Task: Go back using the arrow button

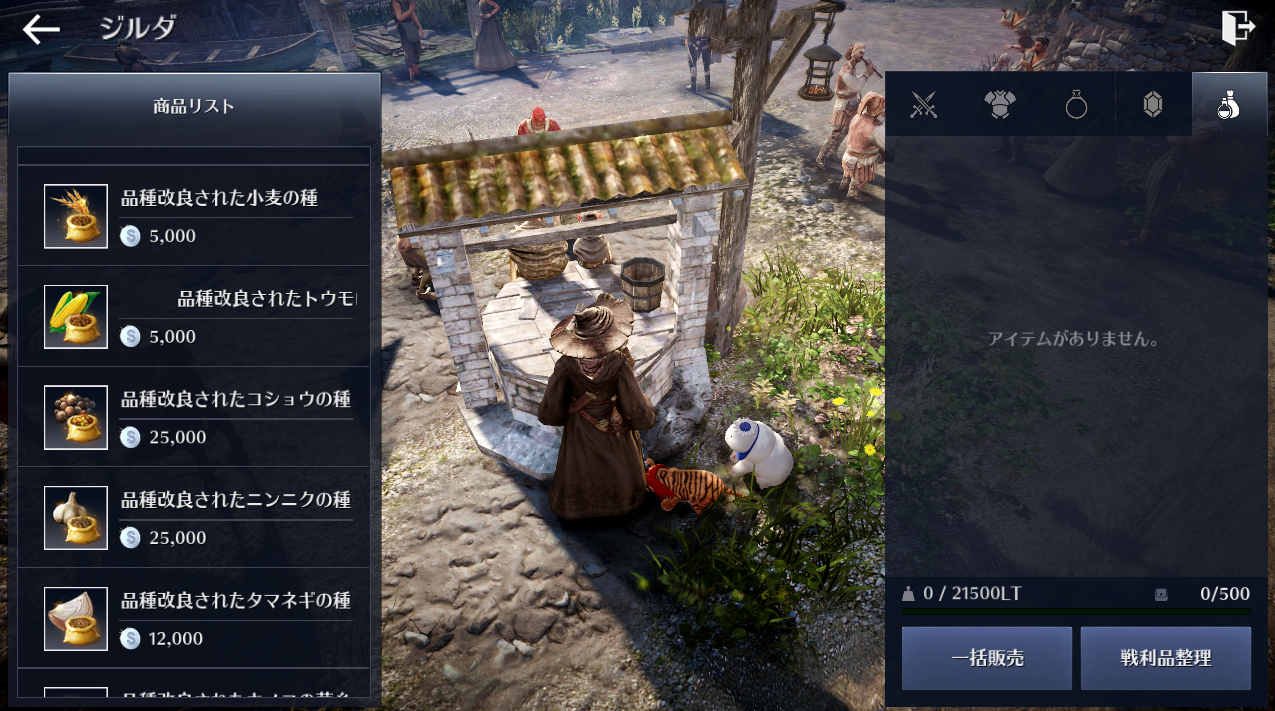Action: coord(41,29)
